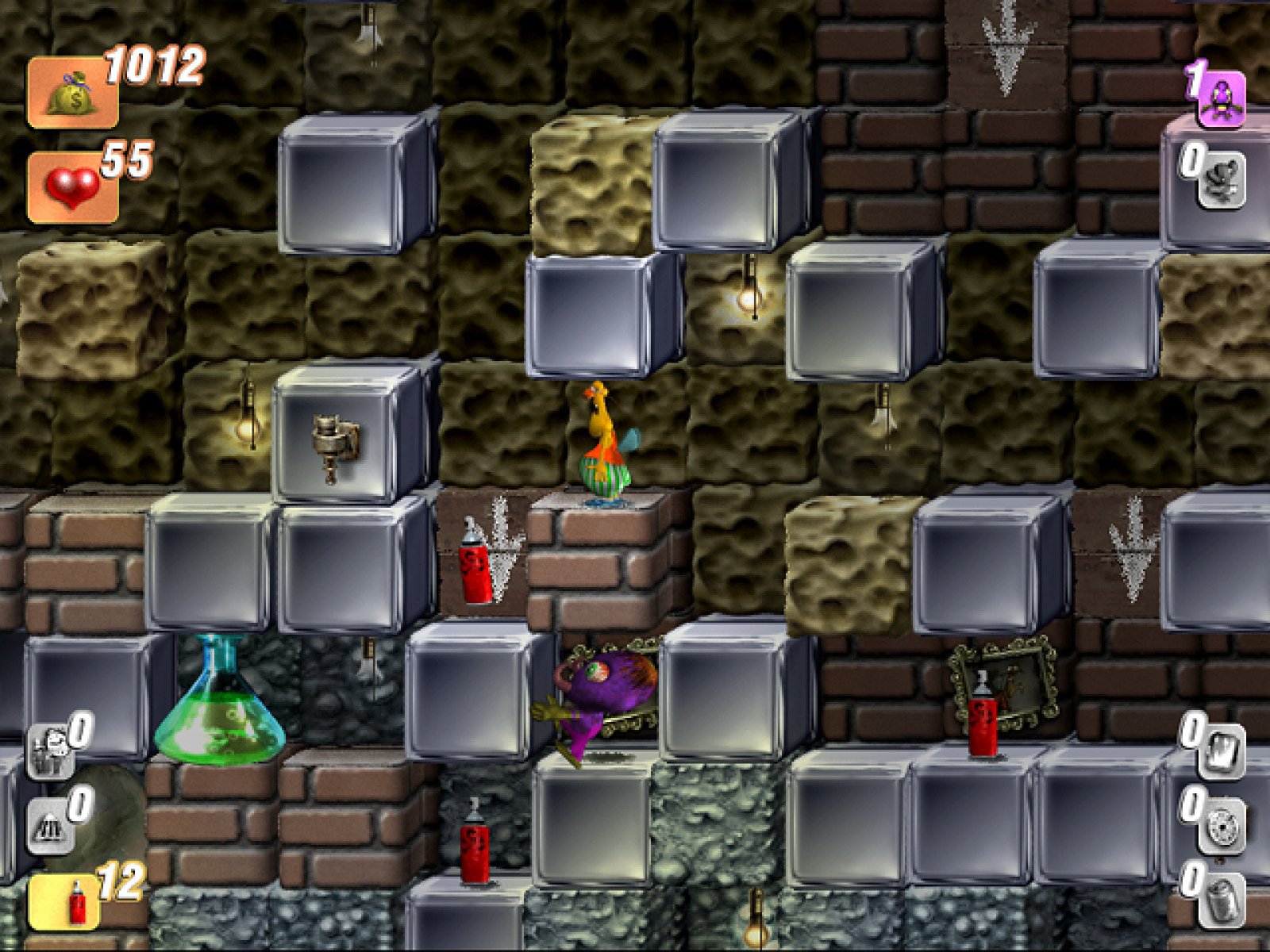
Task: Click the purple beetle lives icon
Action: pos(1220,98)
